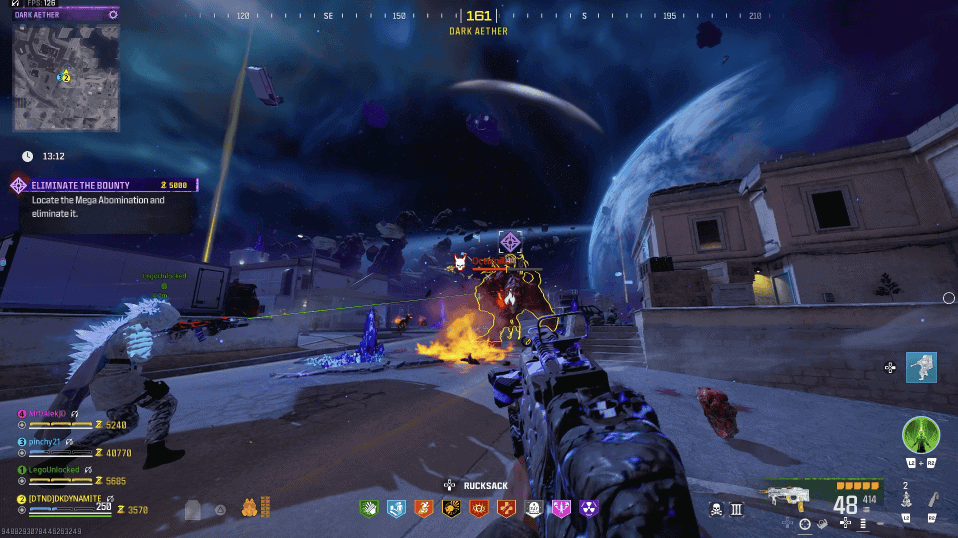Click the skull and crossbones icon
This screenshot has height=538, width=958.
point(716,509)
